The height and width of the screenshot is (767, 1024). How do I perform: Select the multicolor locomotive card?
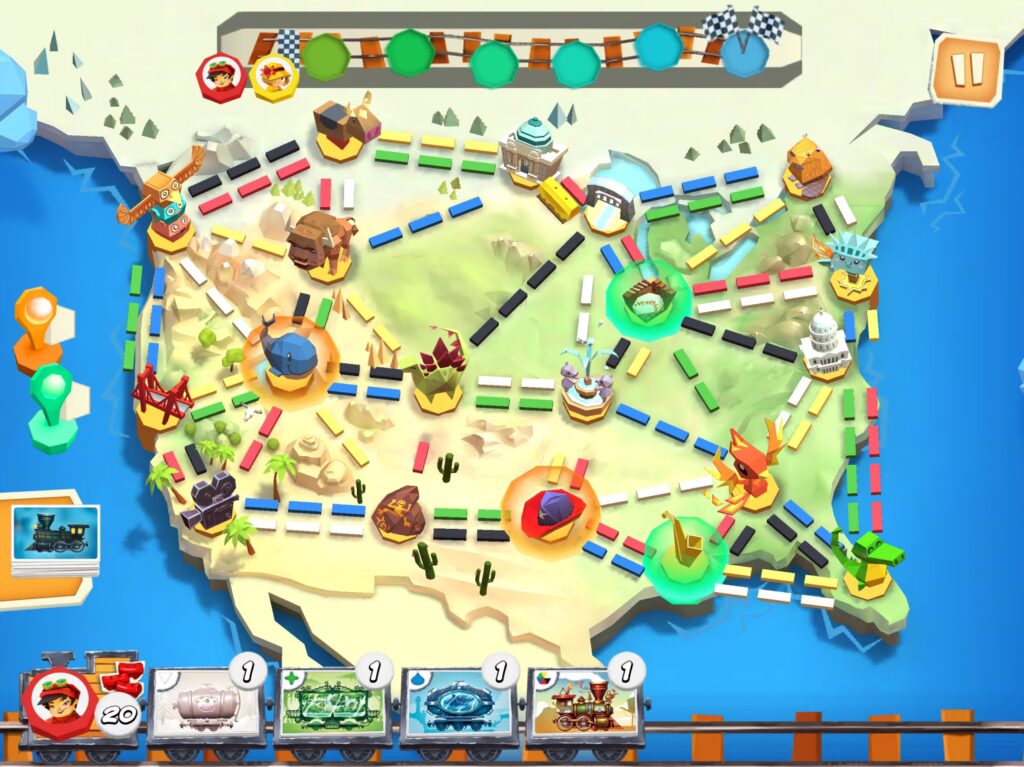click(x=584, y=707)
